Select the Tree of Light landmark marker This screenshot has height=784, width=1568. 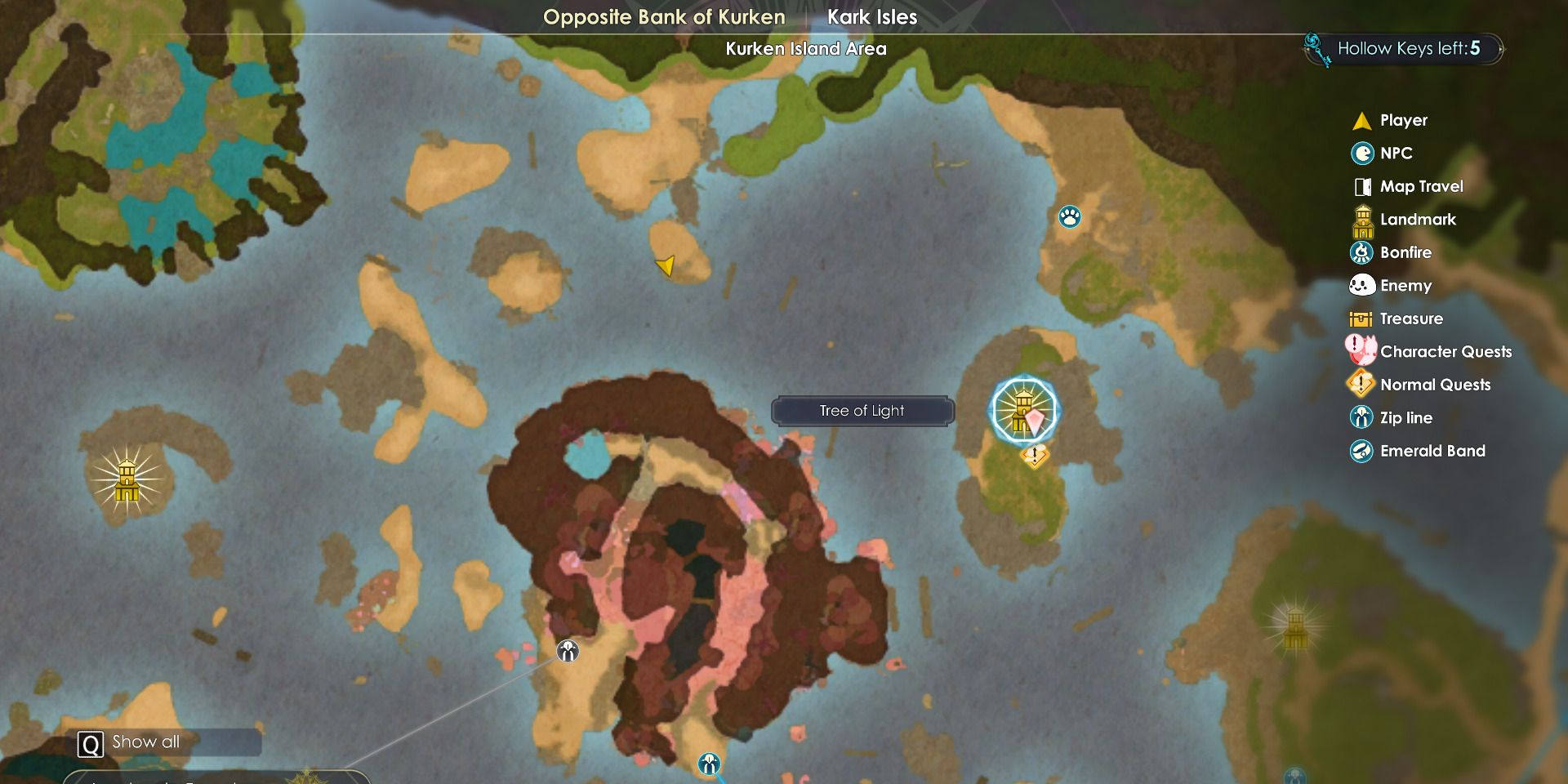pyautogui.click(x=1023, y=409)
